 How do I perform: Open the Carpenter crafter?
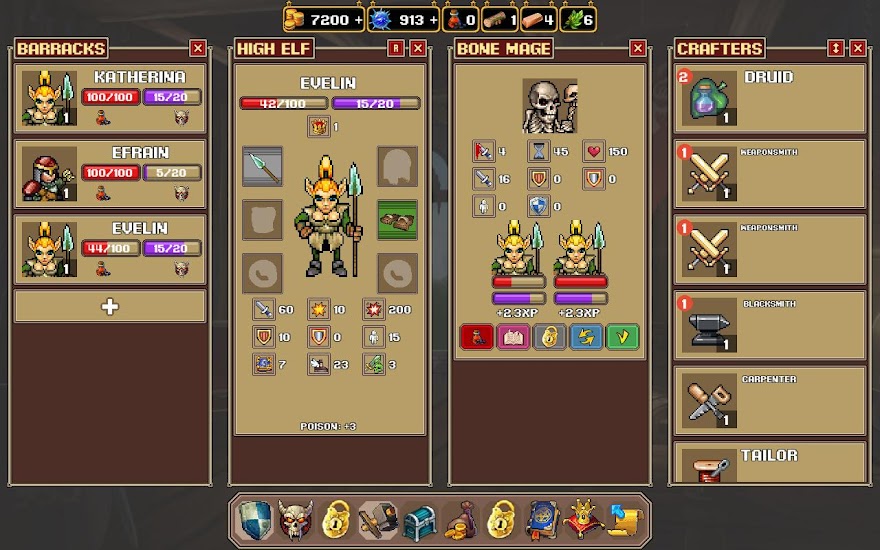click(x=769, y=402)
